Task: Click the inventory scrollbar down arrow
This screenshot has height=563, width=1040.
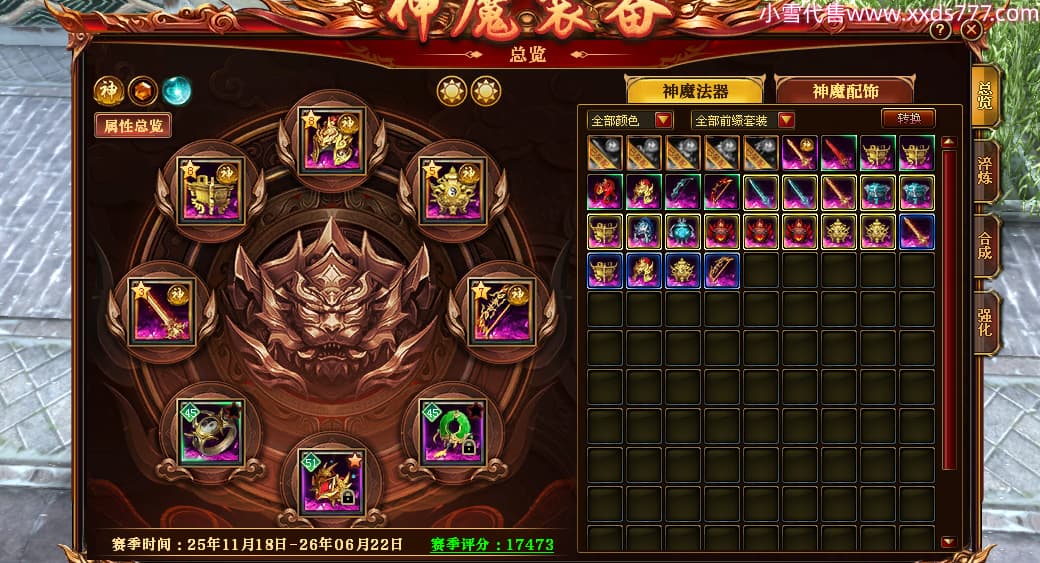Action: coord(948,542)
